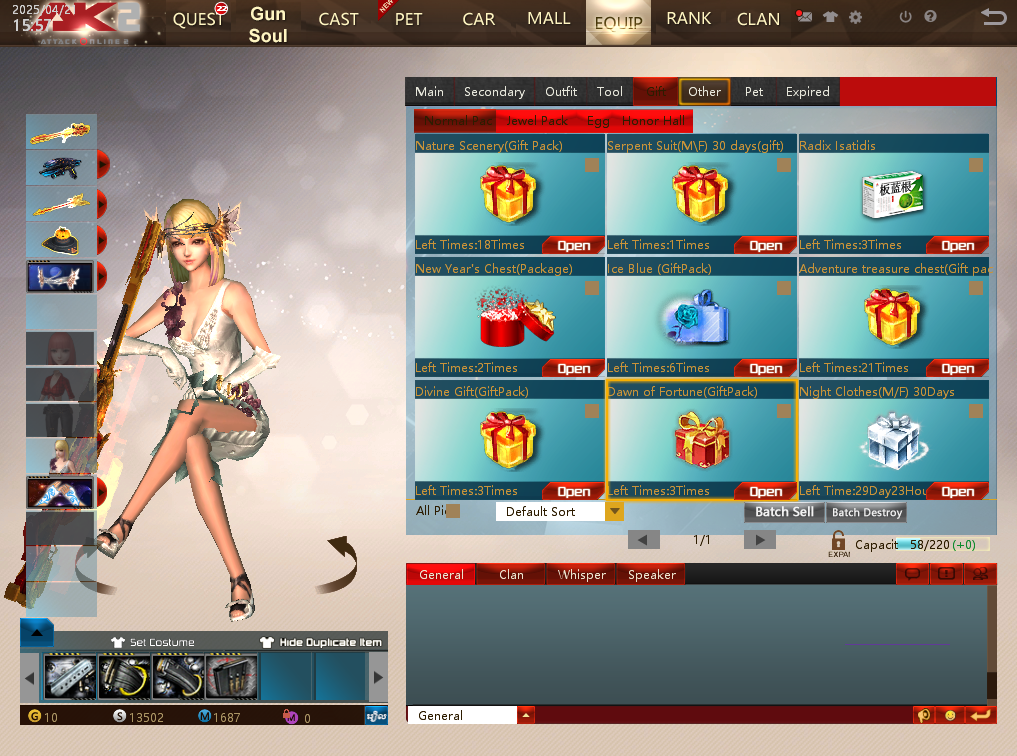Image resolution: width=1017 pixels, height=756 pixels.
Task: Open the RANK leaderboard
Action: [689, 19]
